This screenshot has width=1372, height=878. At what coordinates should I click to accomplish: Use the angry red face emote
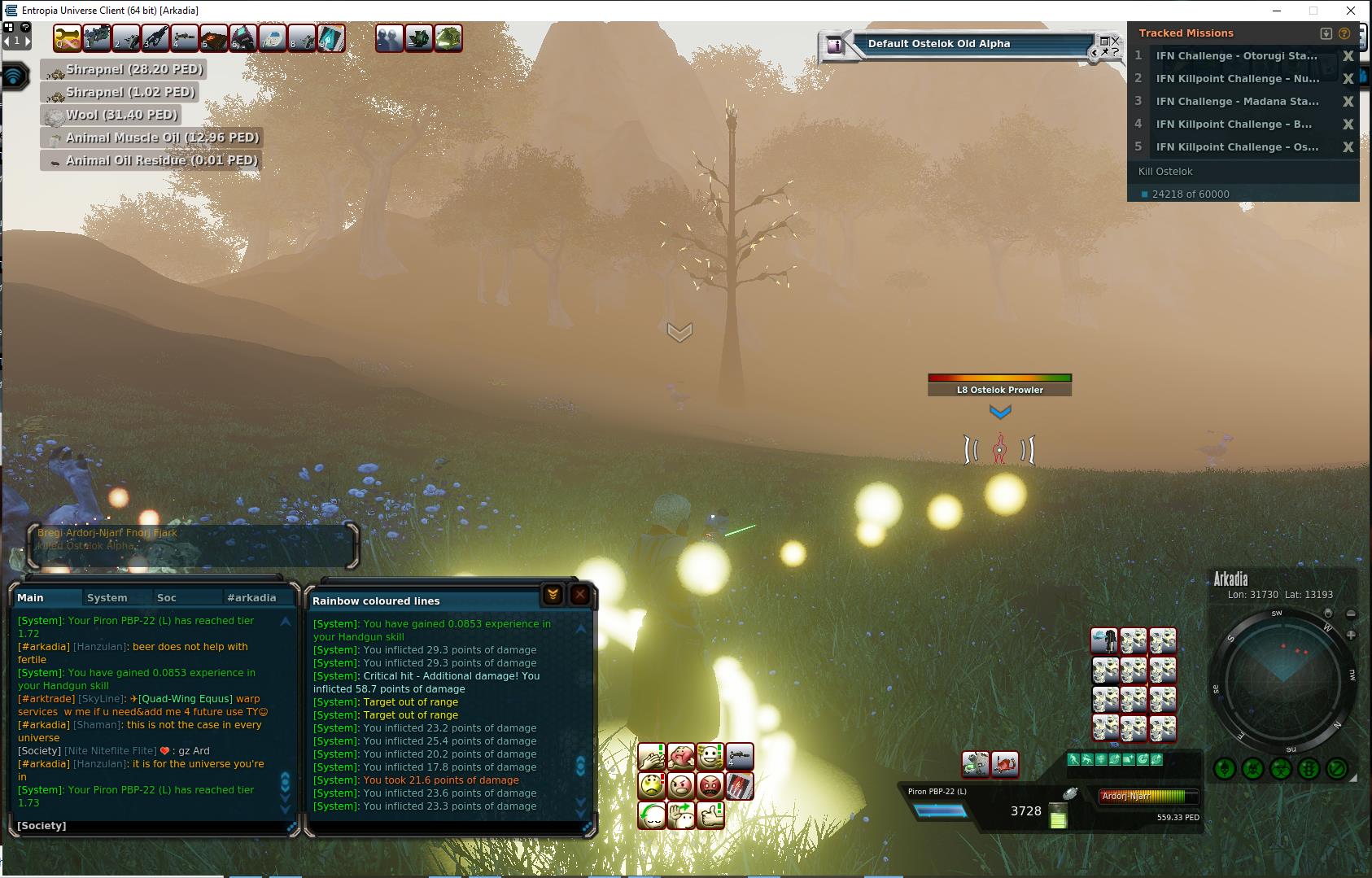710,786
